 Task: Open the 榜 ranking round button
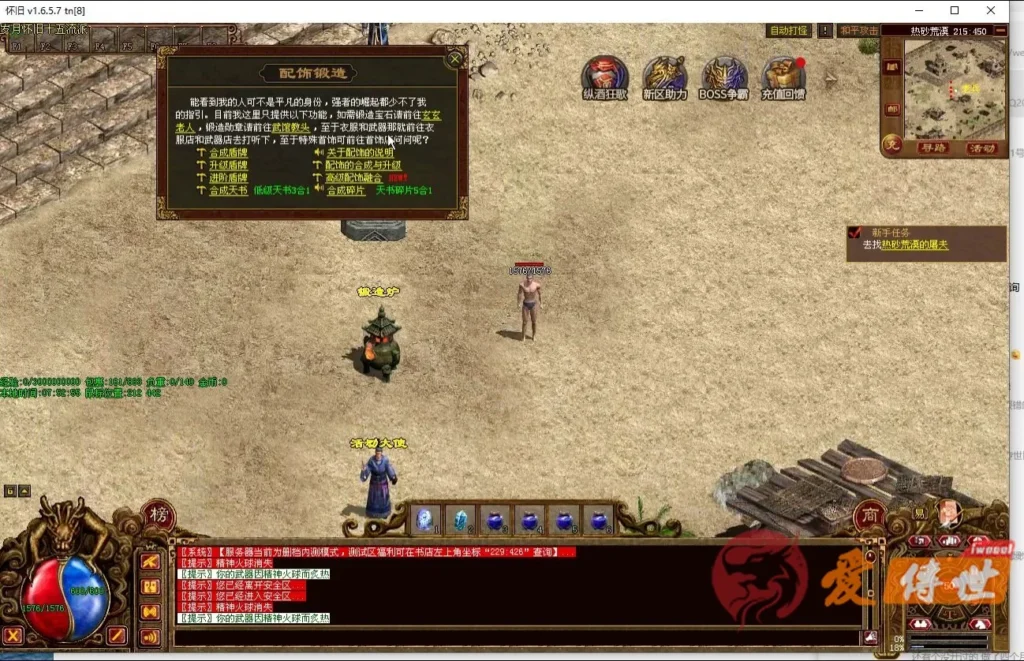[159, 515]
